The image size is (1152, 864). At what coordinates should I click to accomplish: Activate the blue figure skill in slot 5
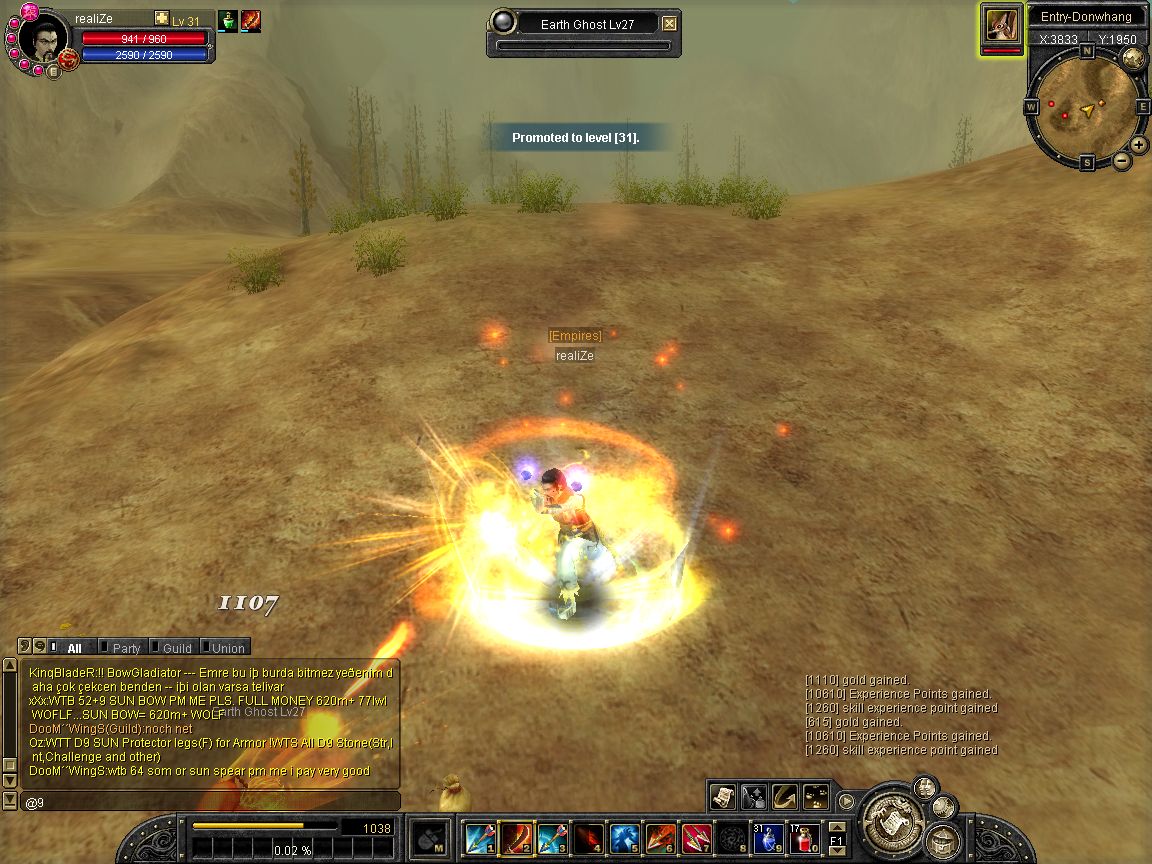[624, 837]
